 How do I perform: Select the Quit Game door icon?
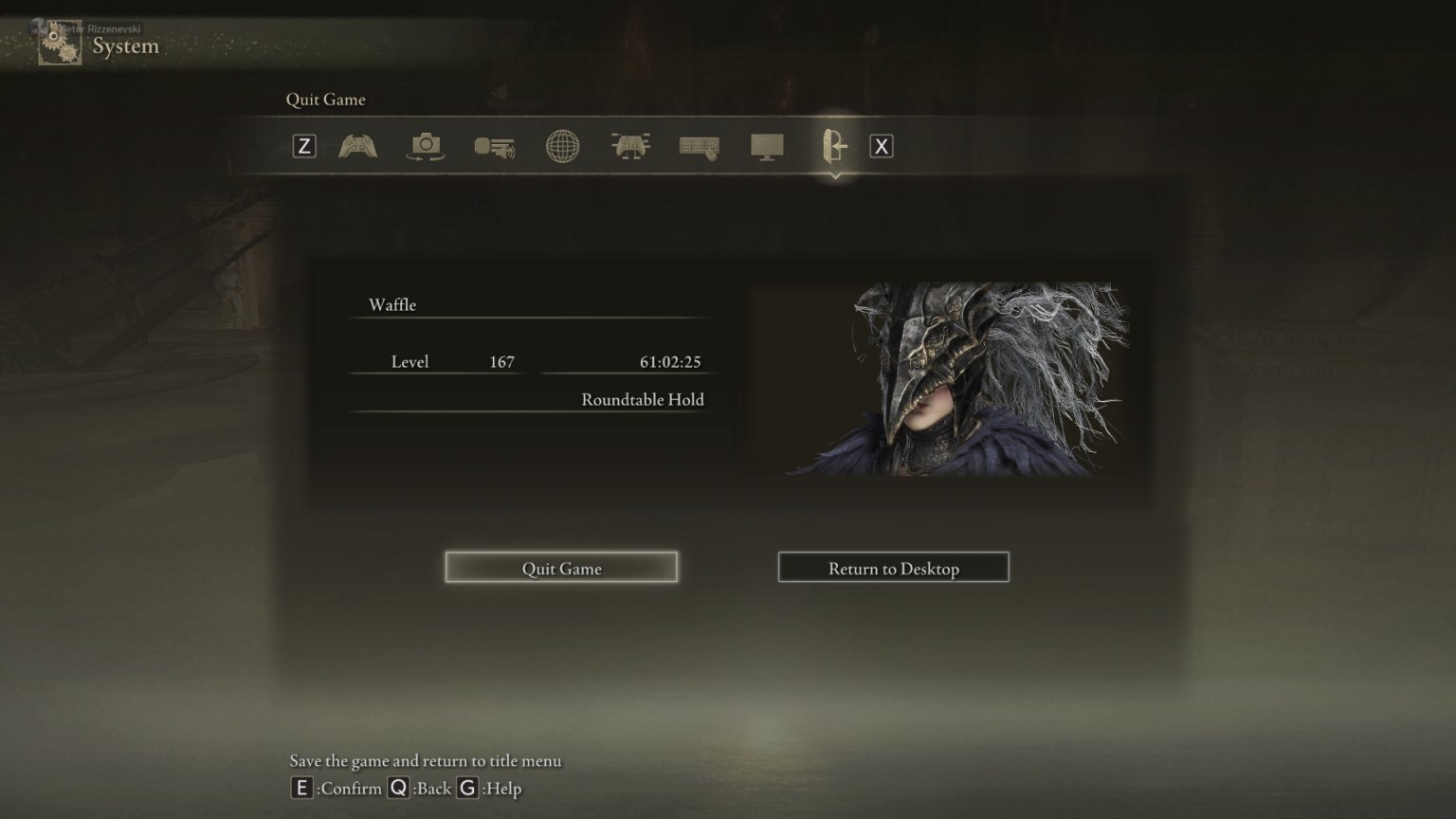click(835, 146)
